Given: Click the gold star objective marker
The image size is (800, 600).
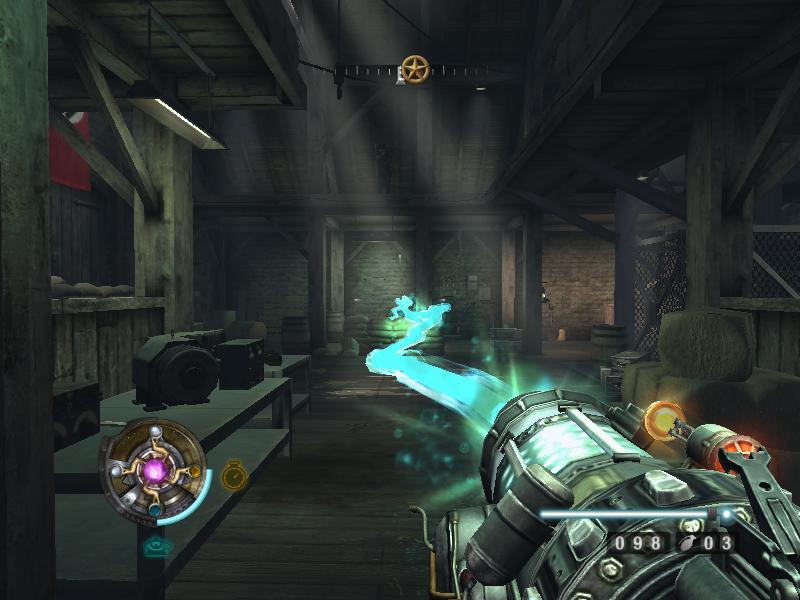Looking at the screenshot, I should click(x=414, y=69).
